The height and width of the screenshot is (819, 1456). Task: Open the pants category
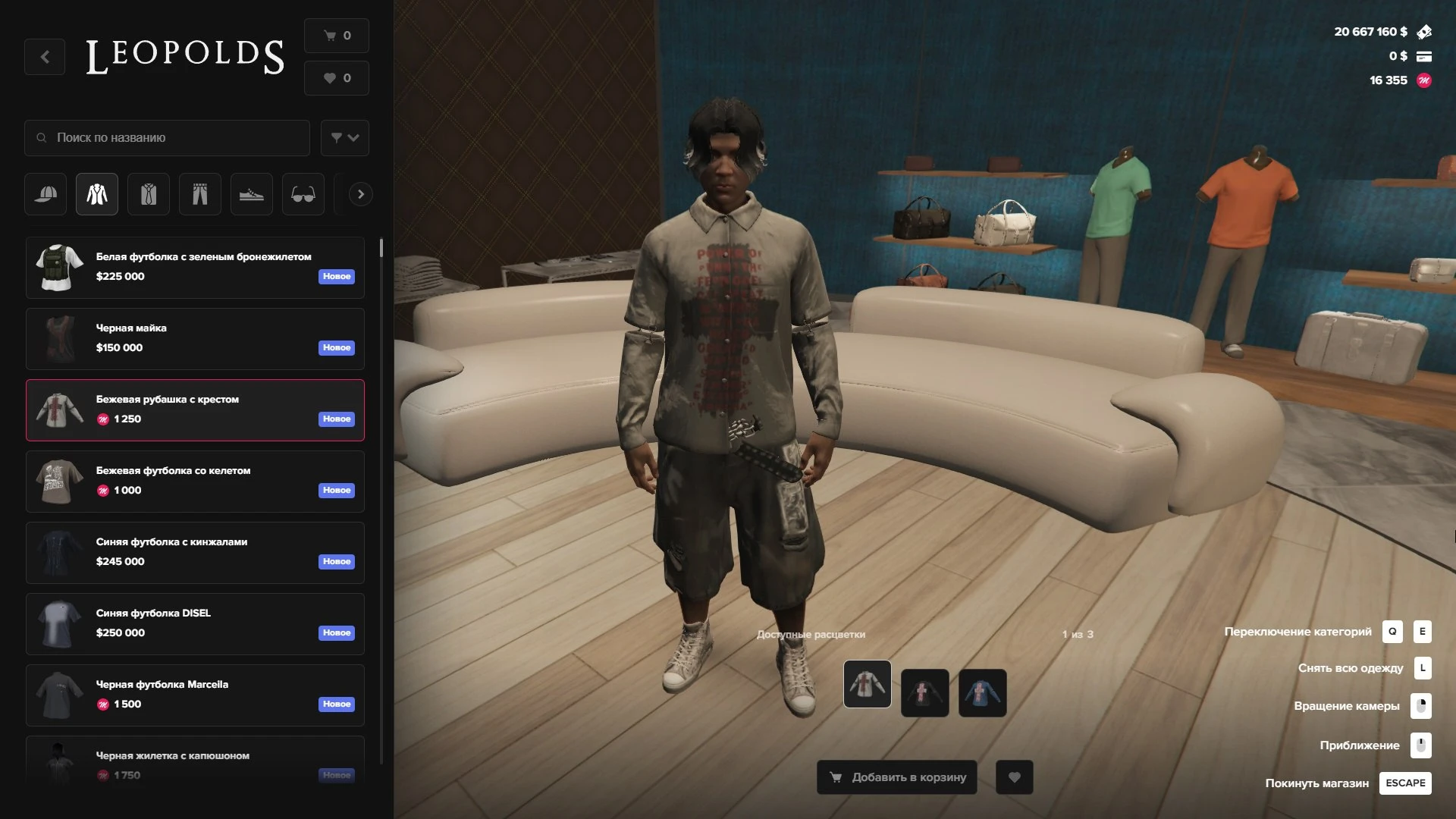(200, 194)
